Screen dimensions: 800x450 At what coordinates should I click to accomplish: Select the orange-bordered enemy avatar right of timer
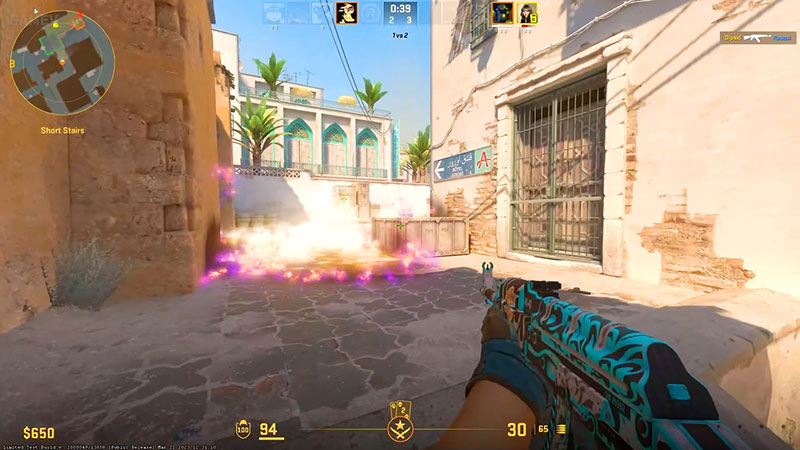(502, 13)
